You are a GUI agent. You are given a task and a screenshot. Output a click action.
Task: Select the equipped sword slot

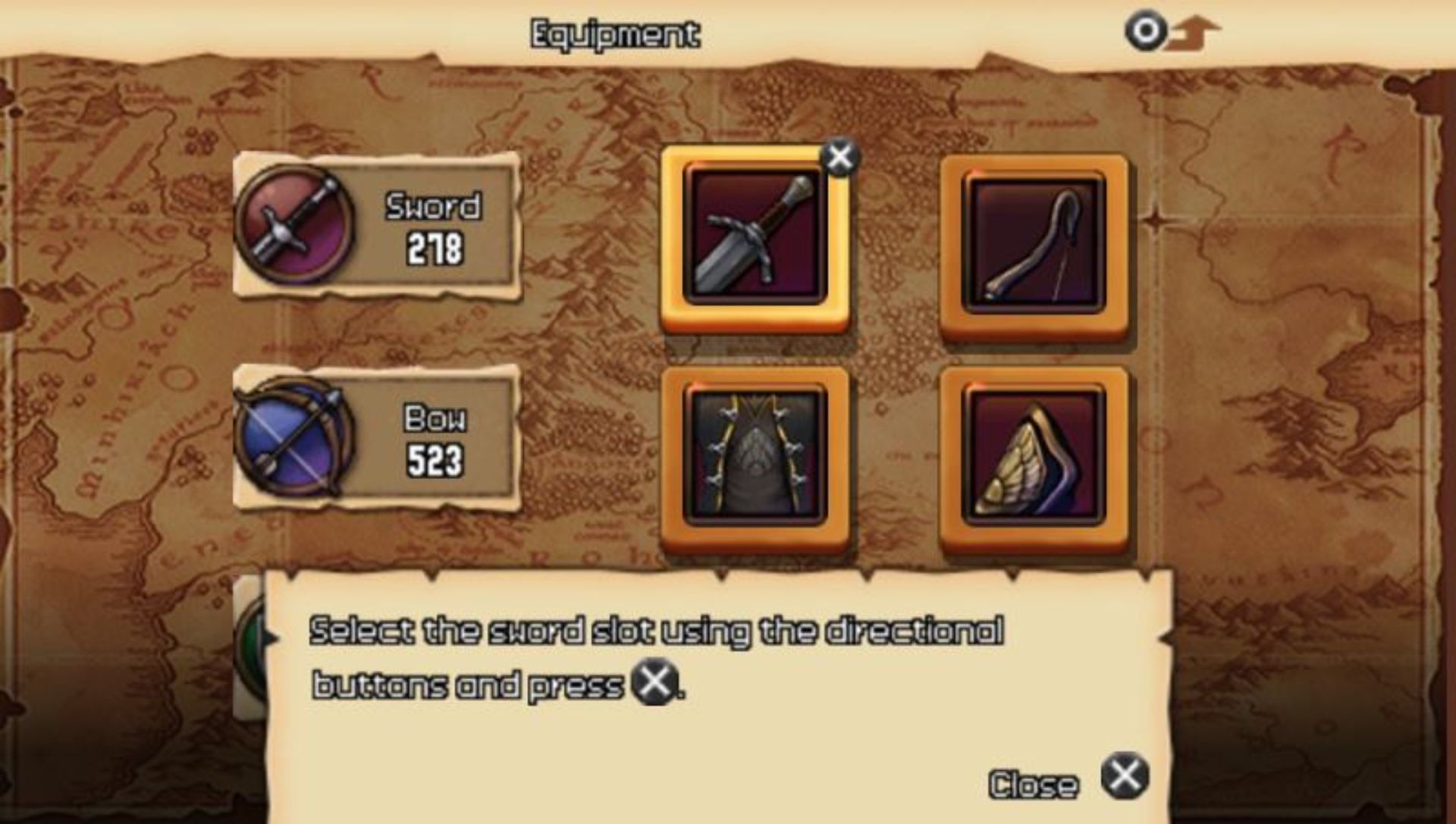[x=755, y=239]
